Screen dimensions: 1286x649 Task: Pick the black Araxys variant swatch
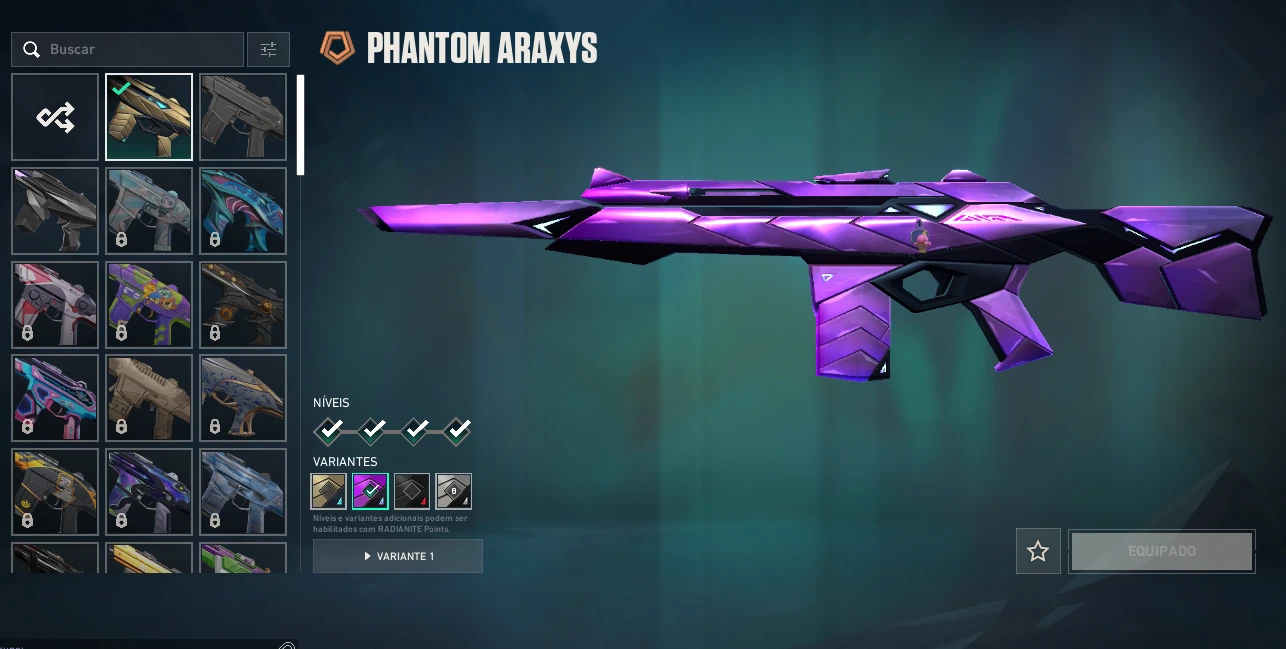[412, 491]
